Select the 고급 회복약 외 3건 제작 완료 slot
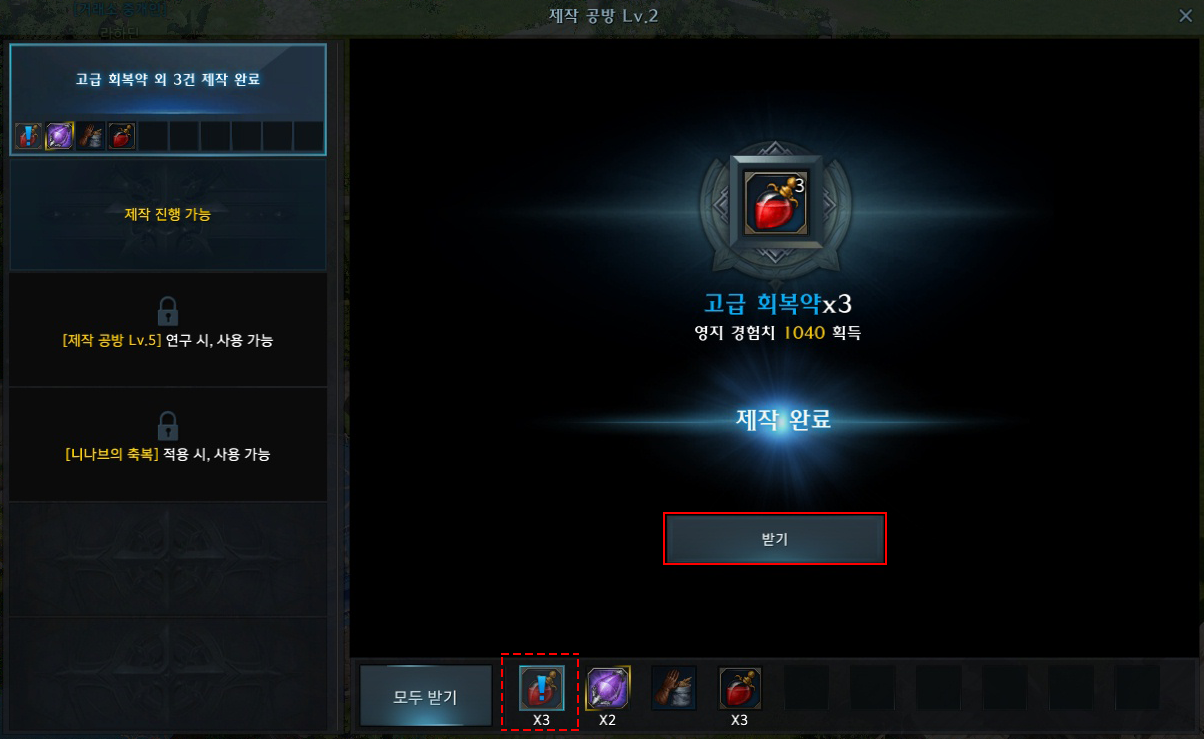Viewport: 1204px width, 739px height. click(x=168, y=98)
